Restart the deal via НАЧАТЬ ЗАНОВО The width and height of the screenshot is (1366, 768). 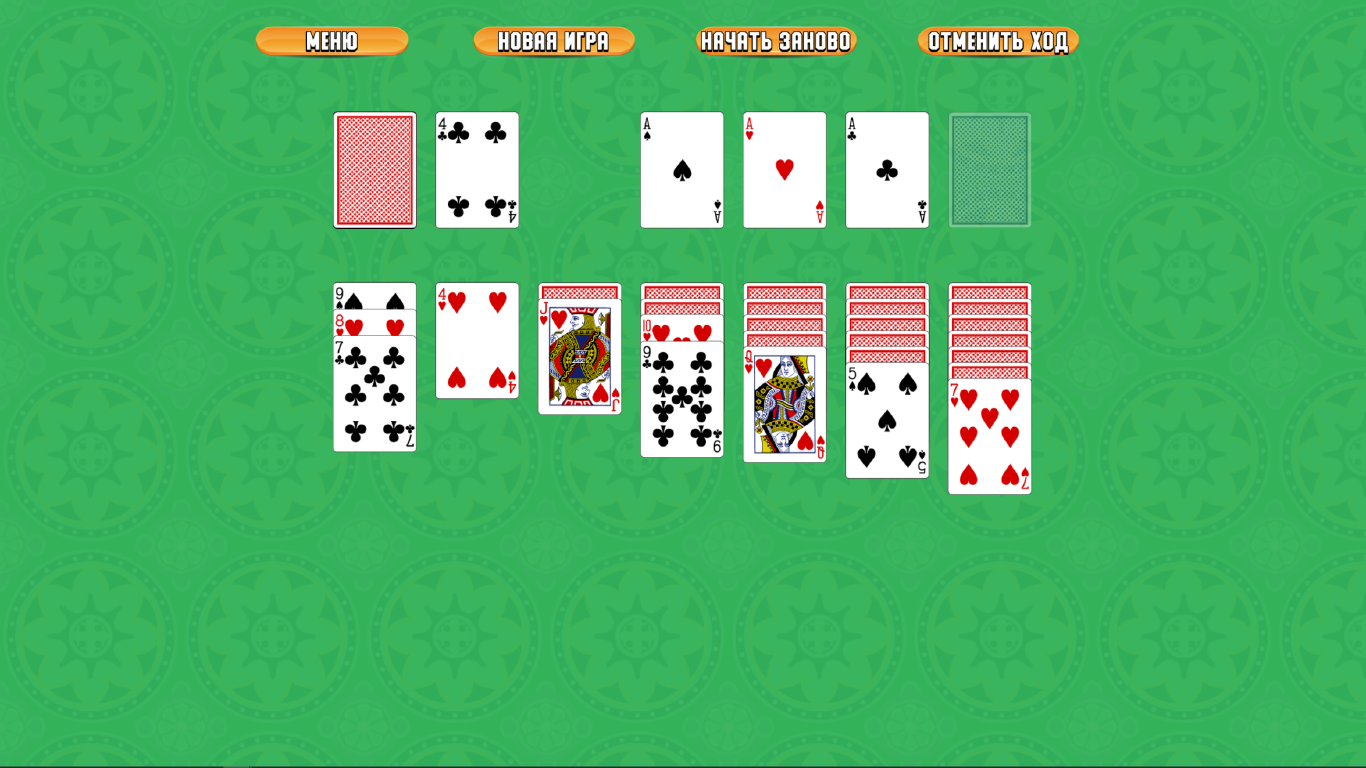[776, 41]
